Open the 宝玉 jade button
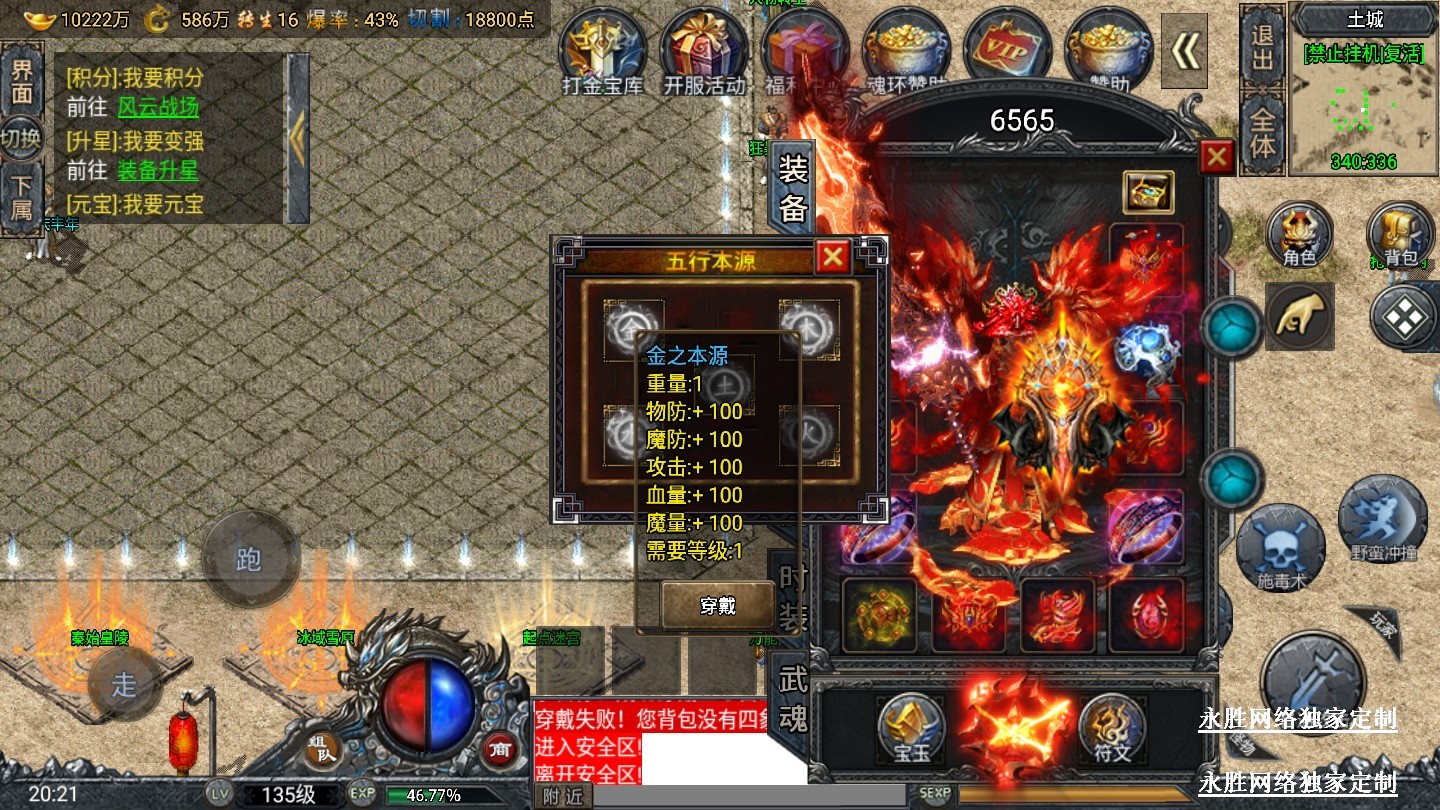The height and width of the screenshot is (810, 1440). (910, 727)
